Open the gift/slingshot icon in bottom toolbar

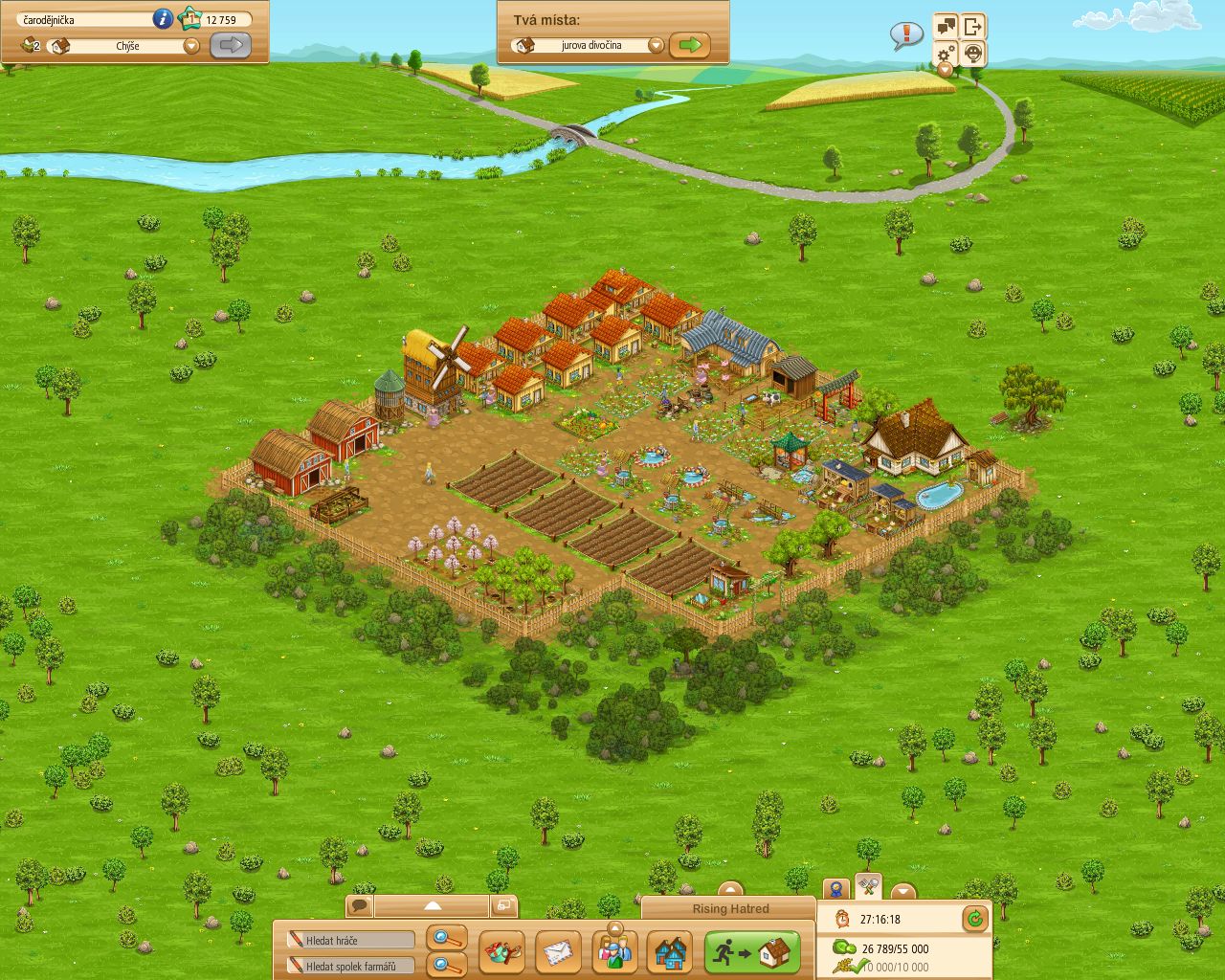click(x=502, y=951)
